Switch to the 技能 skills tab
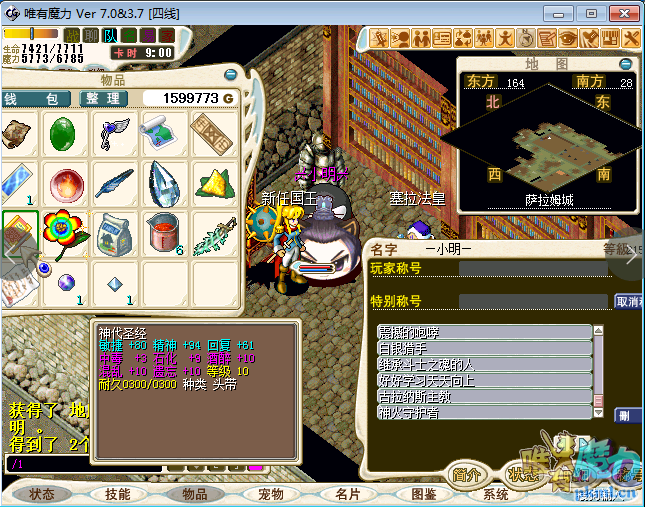Image resolution: width=645 pixels, height=507 pixels. pos(117,494)
